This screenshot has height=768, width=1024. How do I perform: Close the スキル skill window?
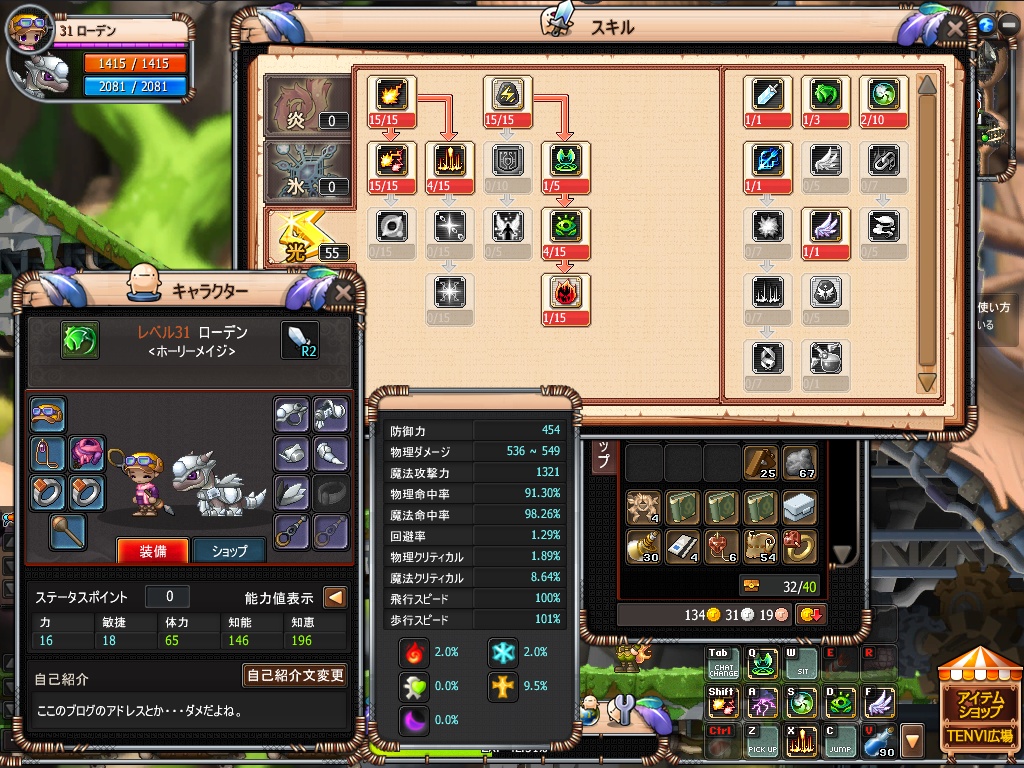click(954, 28)
